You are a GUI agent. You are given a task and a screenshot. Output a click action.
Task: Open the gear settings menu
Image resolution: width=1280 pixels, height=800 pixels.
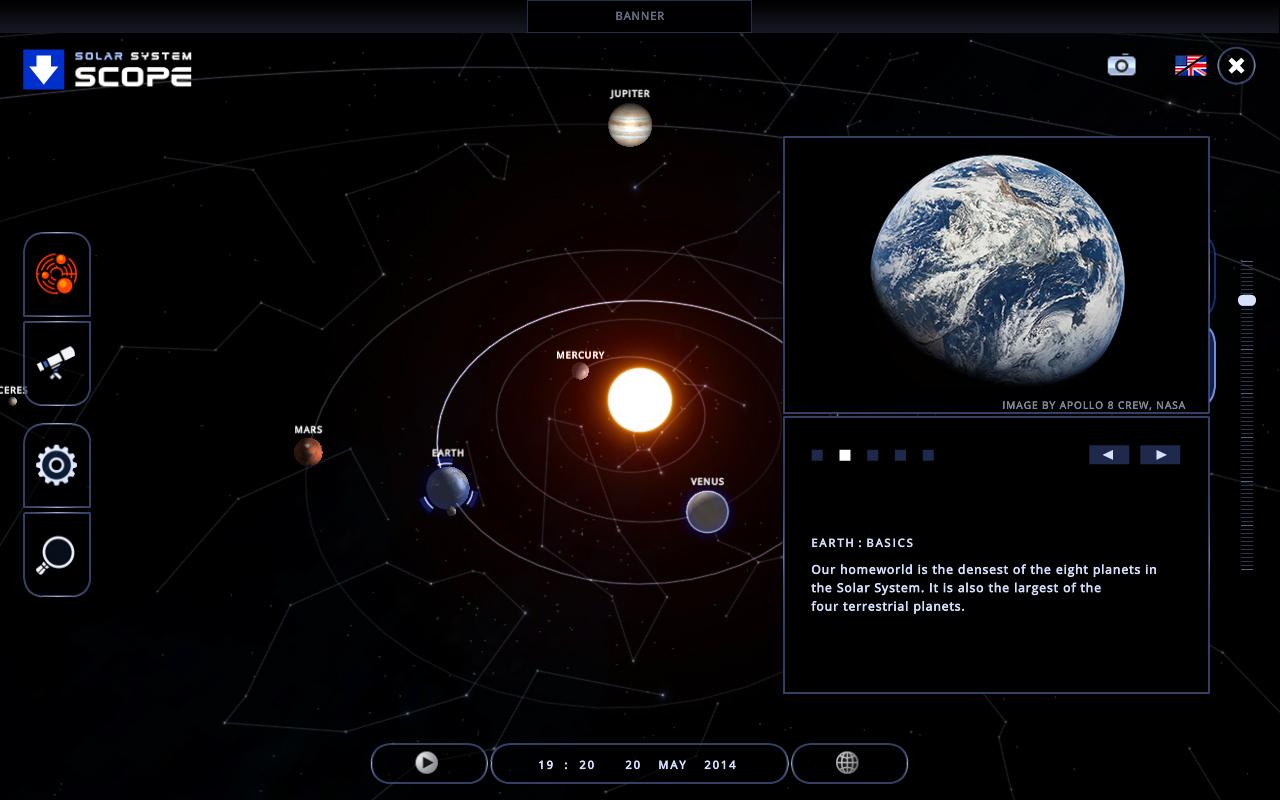pos(57,466)
